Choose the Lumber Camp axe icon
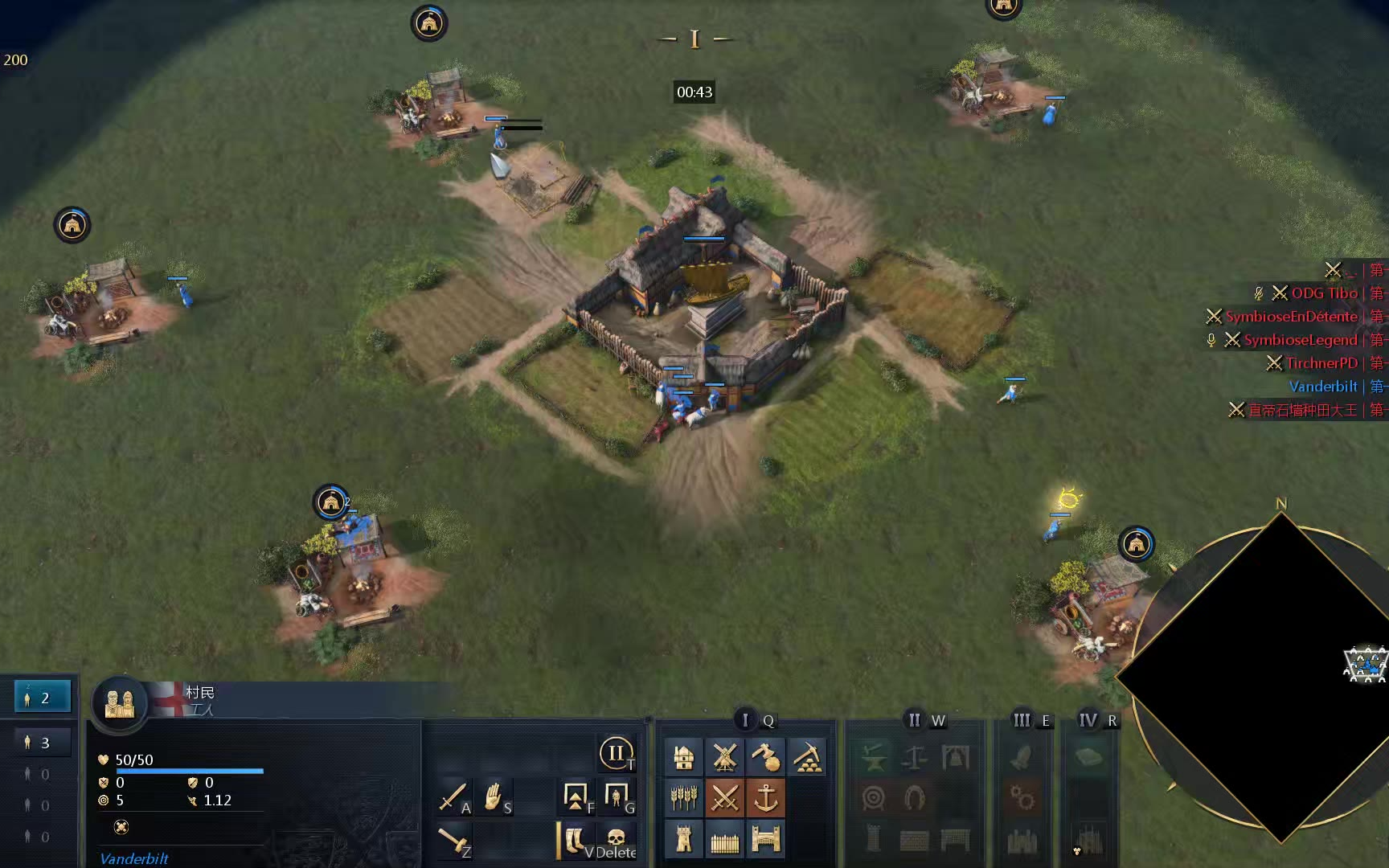Image resolution: width=1389 pixels, height=868 pixels. click(765, 758)
